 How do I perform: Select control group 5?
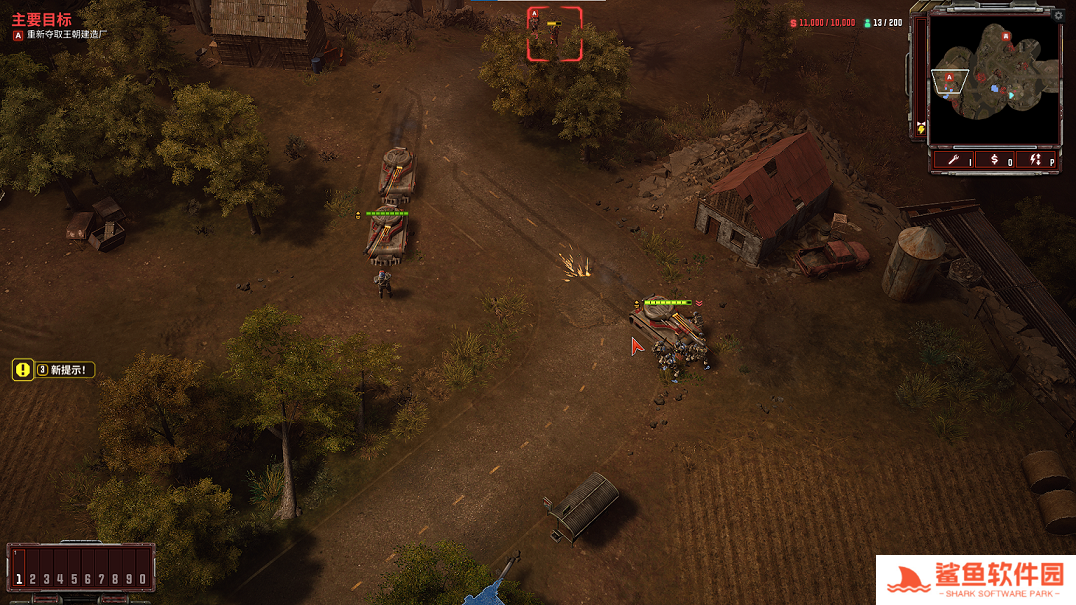click(74, 578)
